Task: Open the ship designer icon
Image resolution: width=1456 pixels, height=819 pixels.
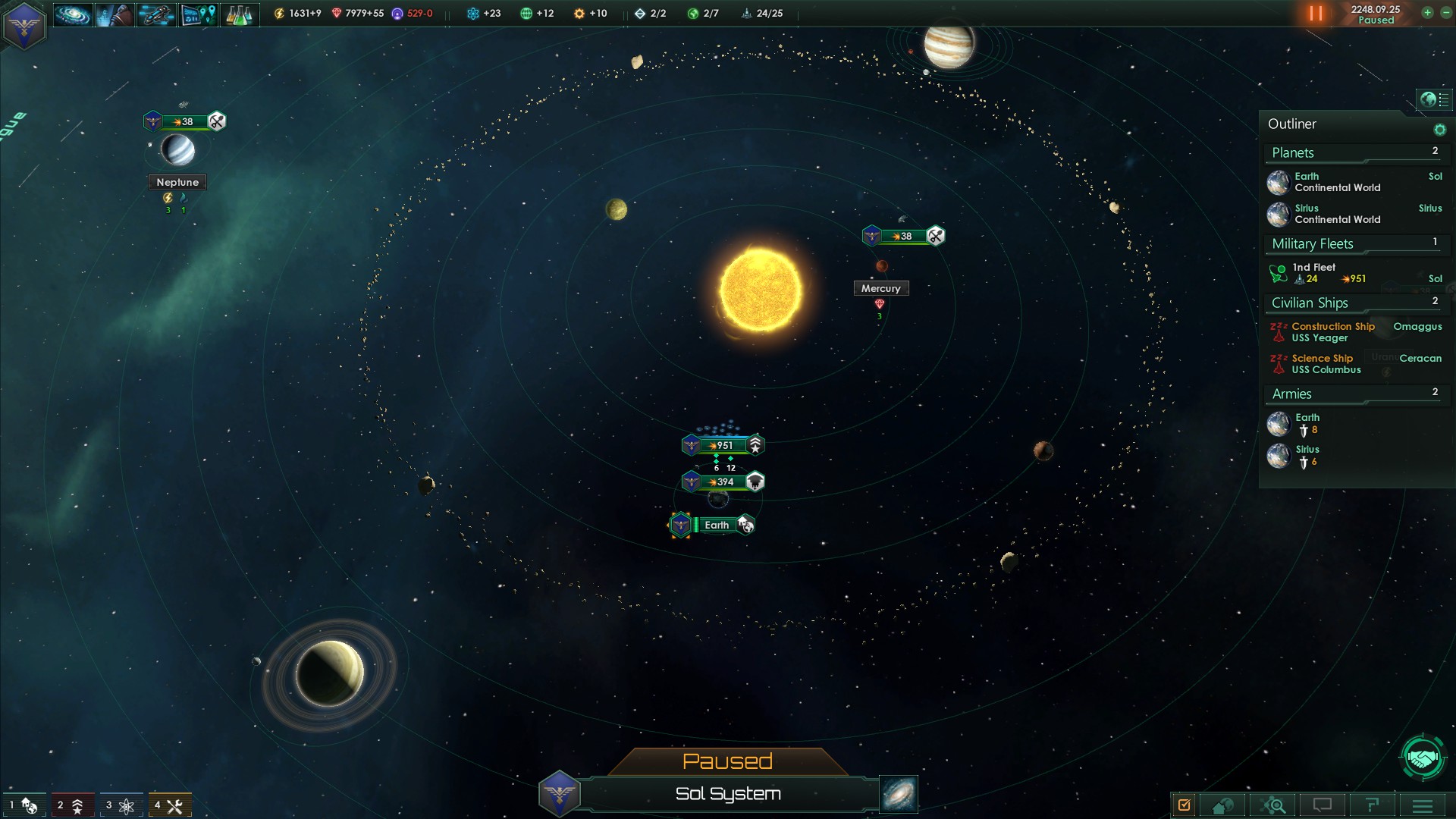Action: tap(155, 14)
